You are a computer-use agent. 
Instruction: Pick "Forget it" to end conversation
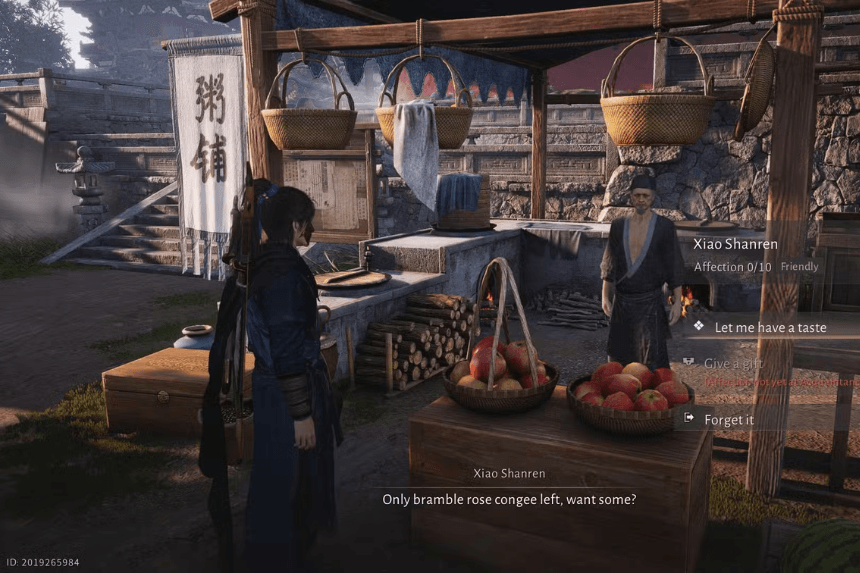pos(728,419)
